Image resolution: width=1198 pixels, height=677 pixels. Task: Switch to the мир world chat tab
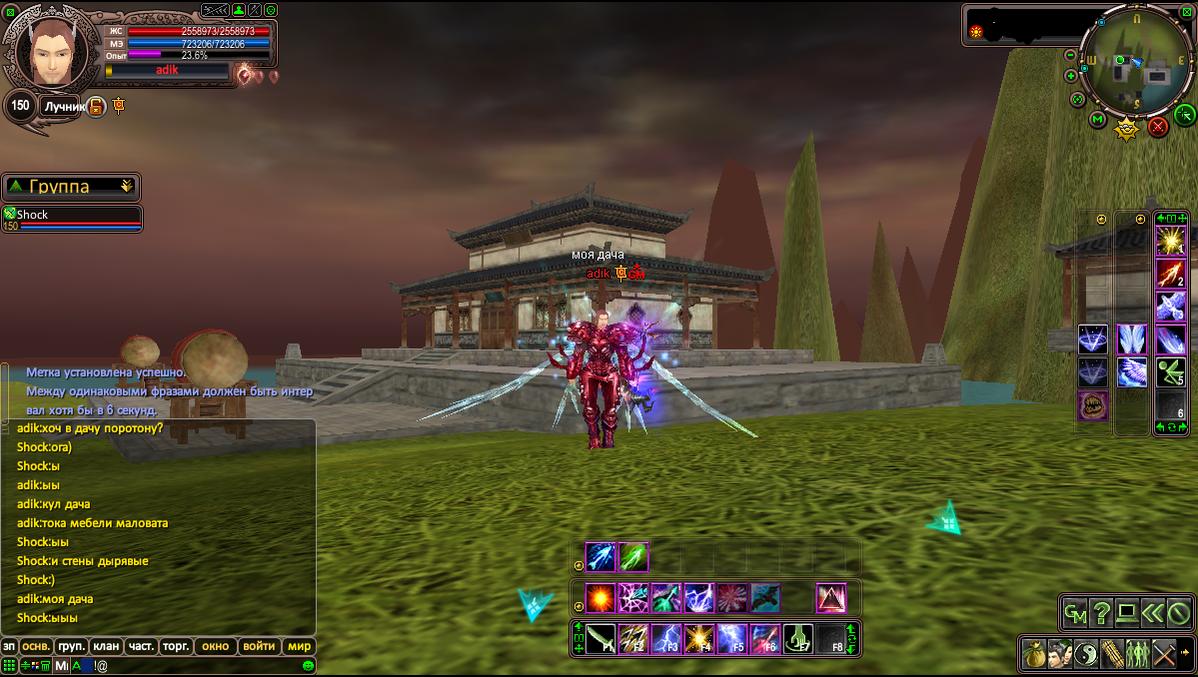click(299, 646)
